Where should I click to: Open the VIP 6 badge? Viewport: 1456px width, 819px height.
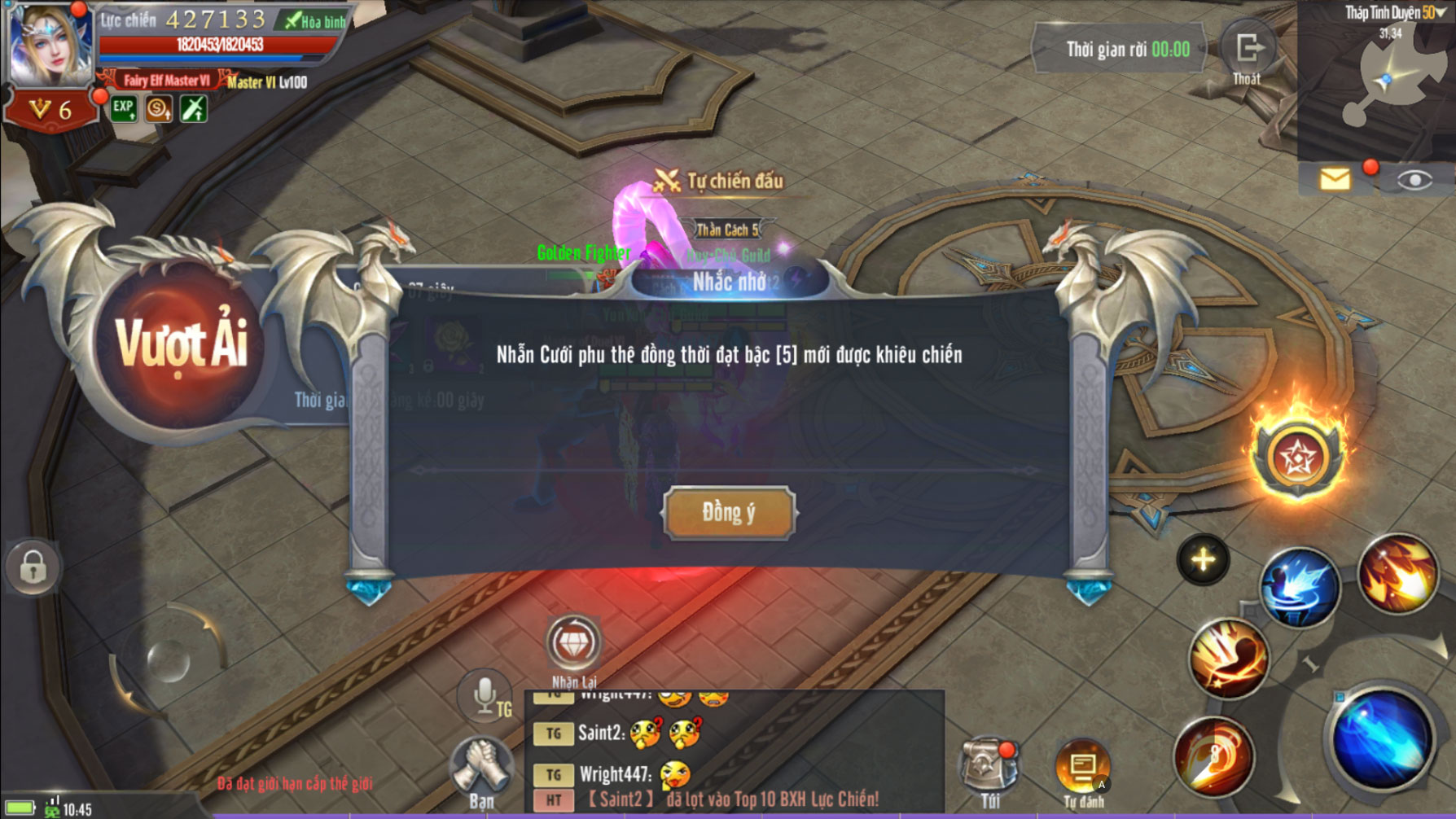[50, 110]
